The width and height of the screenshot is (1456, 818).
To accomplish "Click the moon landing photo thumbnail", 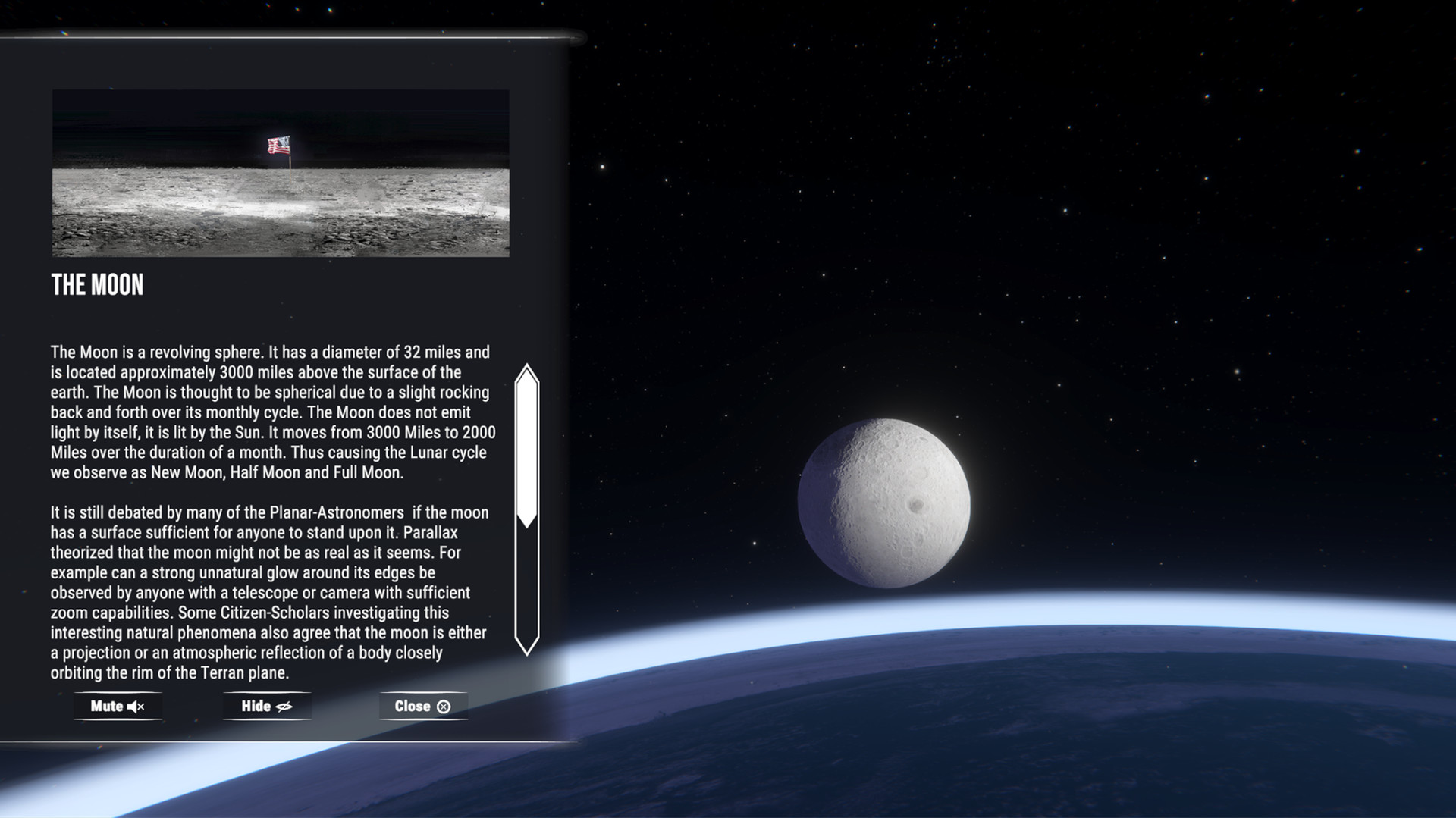I will pos(281,173).
